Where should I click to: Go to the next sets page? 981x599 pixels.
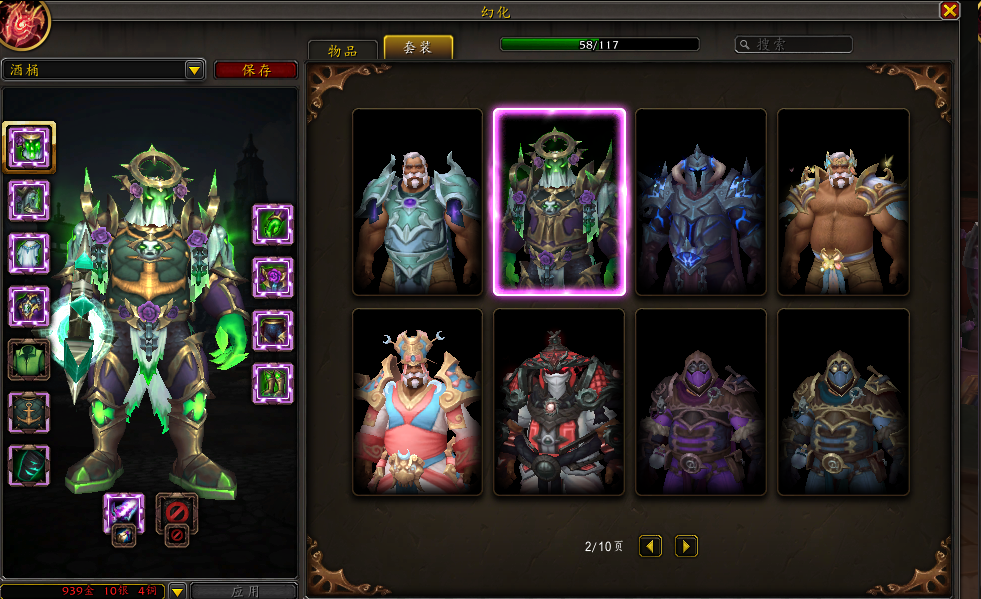tap(686, 546)
